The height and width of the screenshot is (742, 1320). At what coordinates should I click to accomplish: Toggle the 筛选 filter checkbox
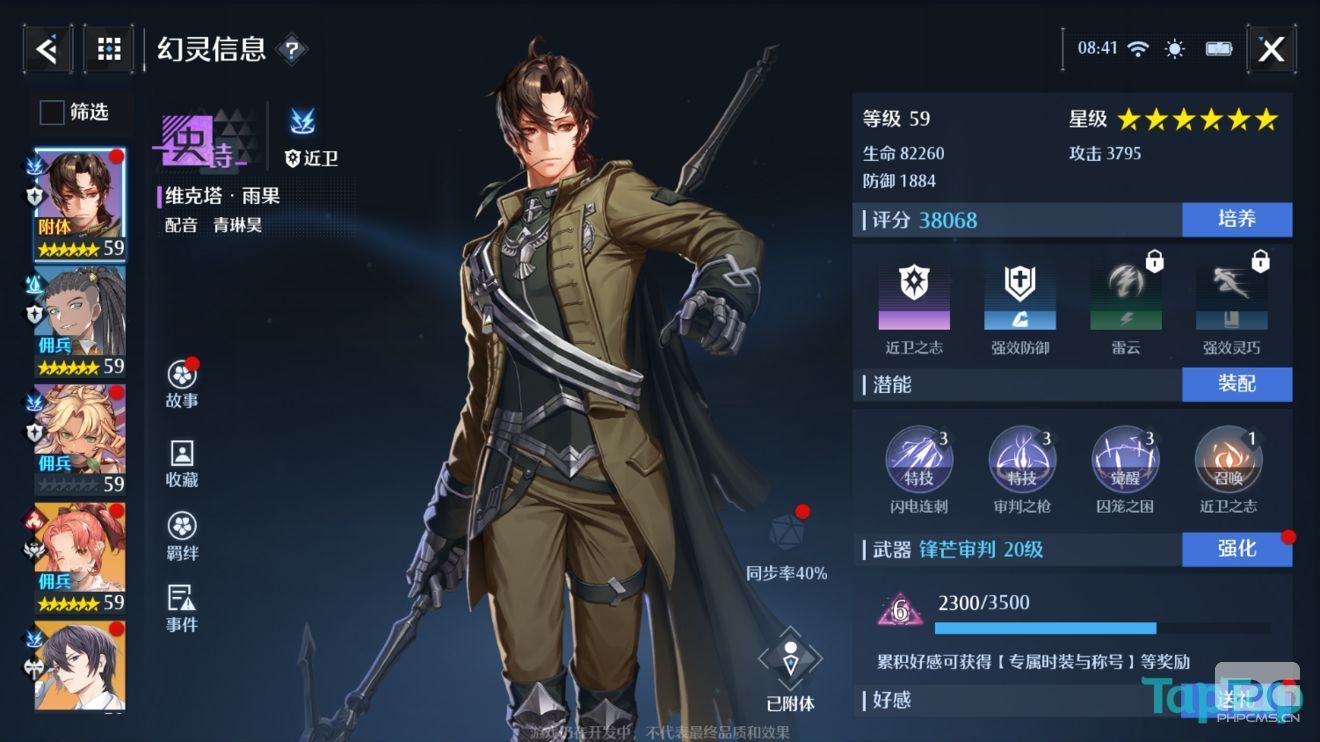(x=50, y=113)
